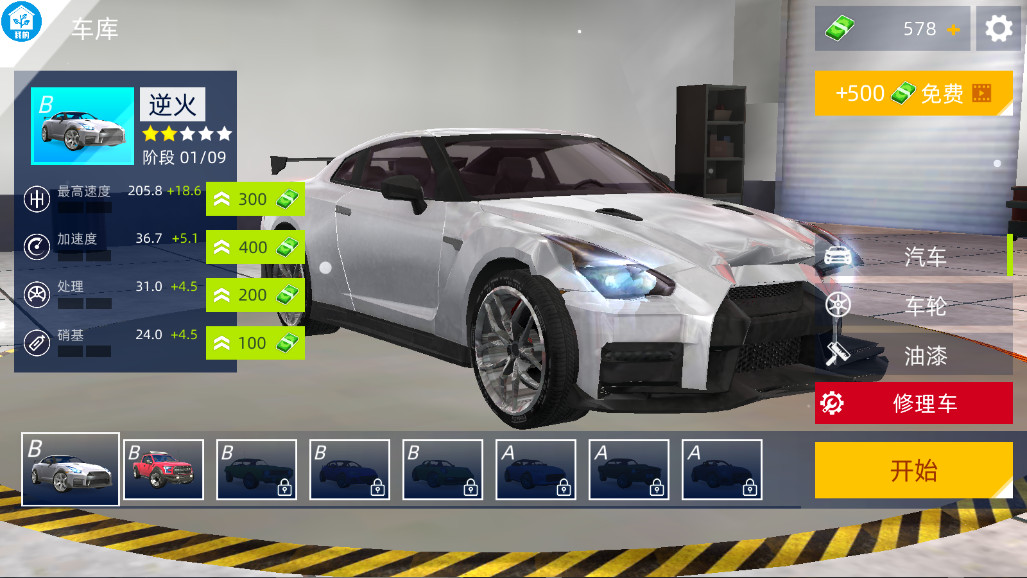
Task: Upgrade top speed for 300 cash
Action: (x=255, y=199)
